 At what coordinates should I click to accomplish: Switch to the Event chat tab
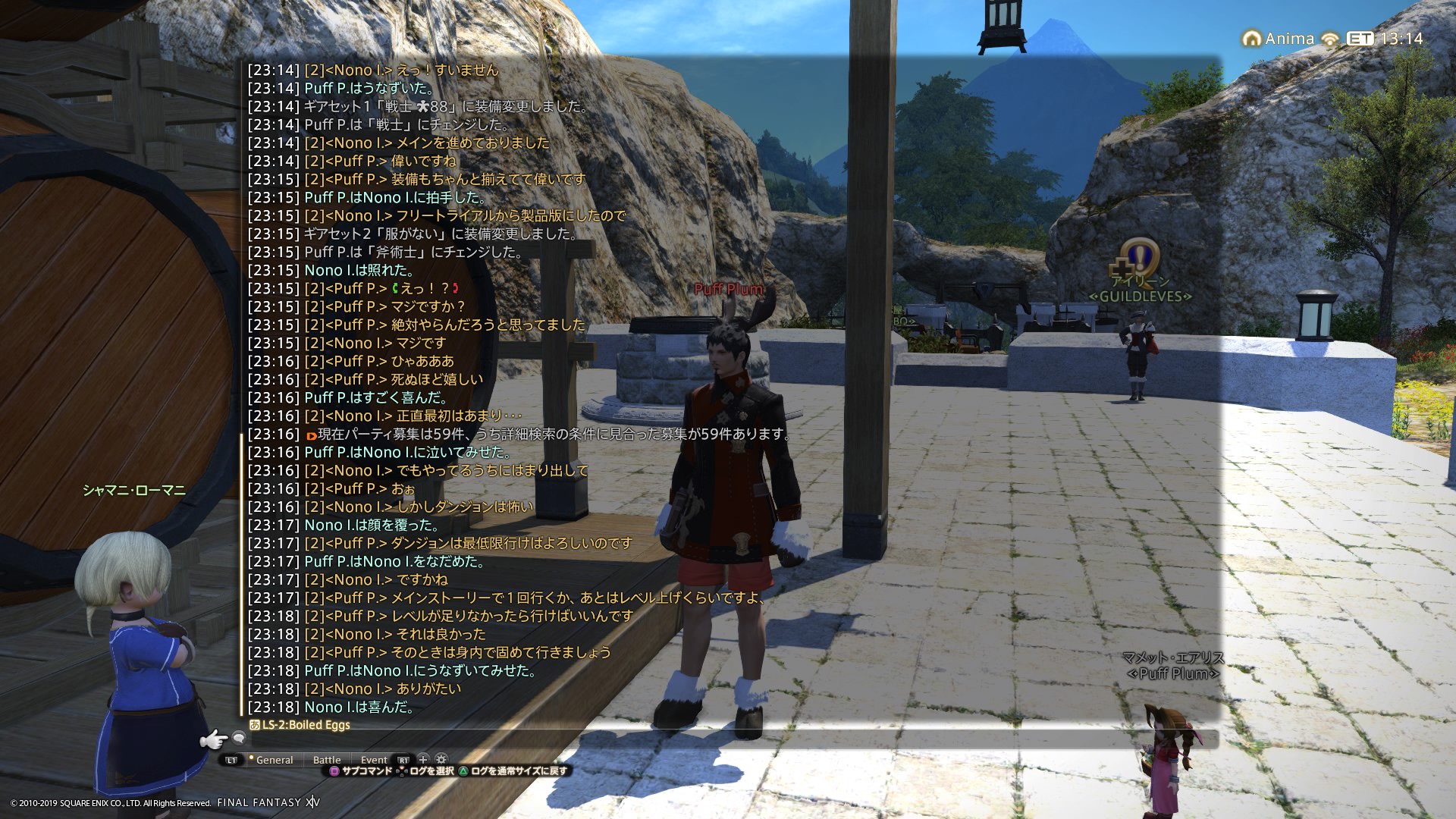pyautogui.click(x=374, y=760)
